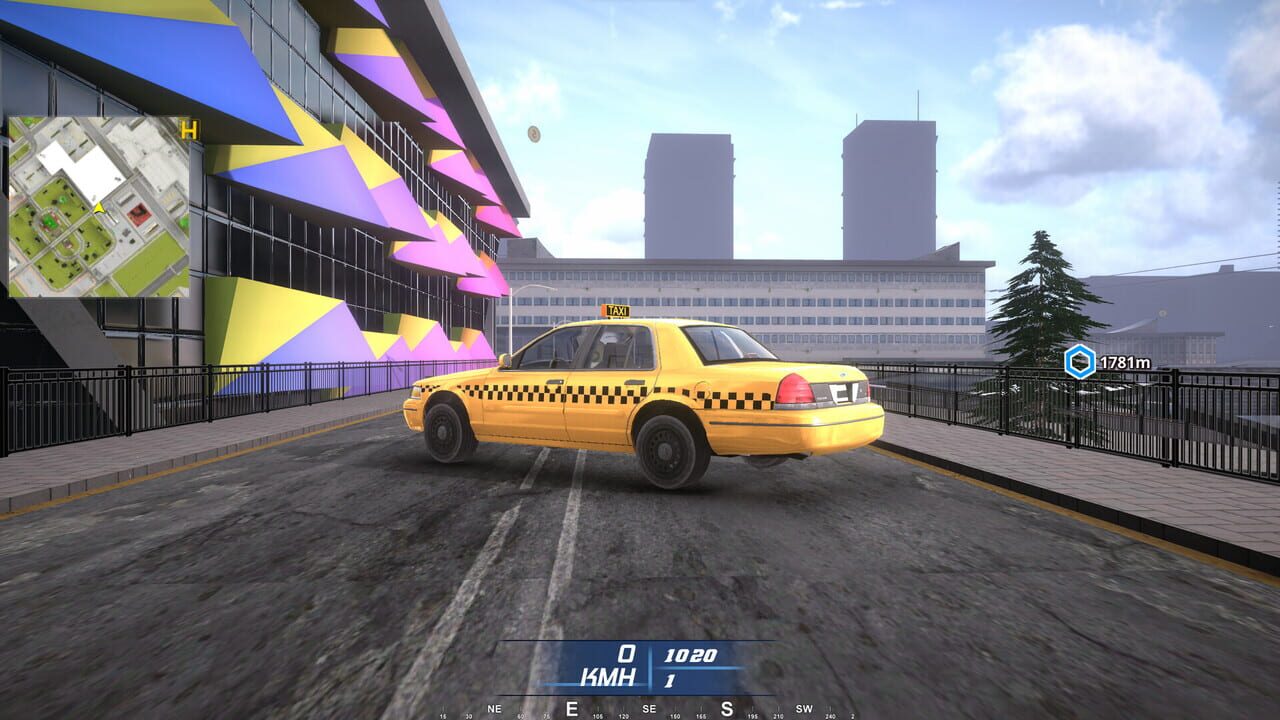This screenshot has height=720, width=1280.
Task: Click the red building icon on the minimap
Action: coord(139,213)
